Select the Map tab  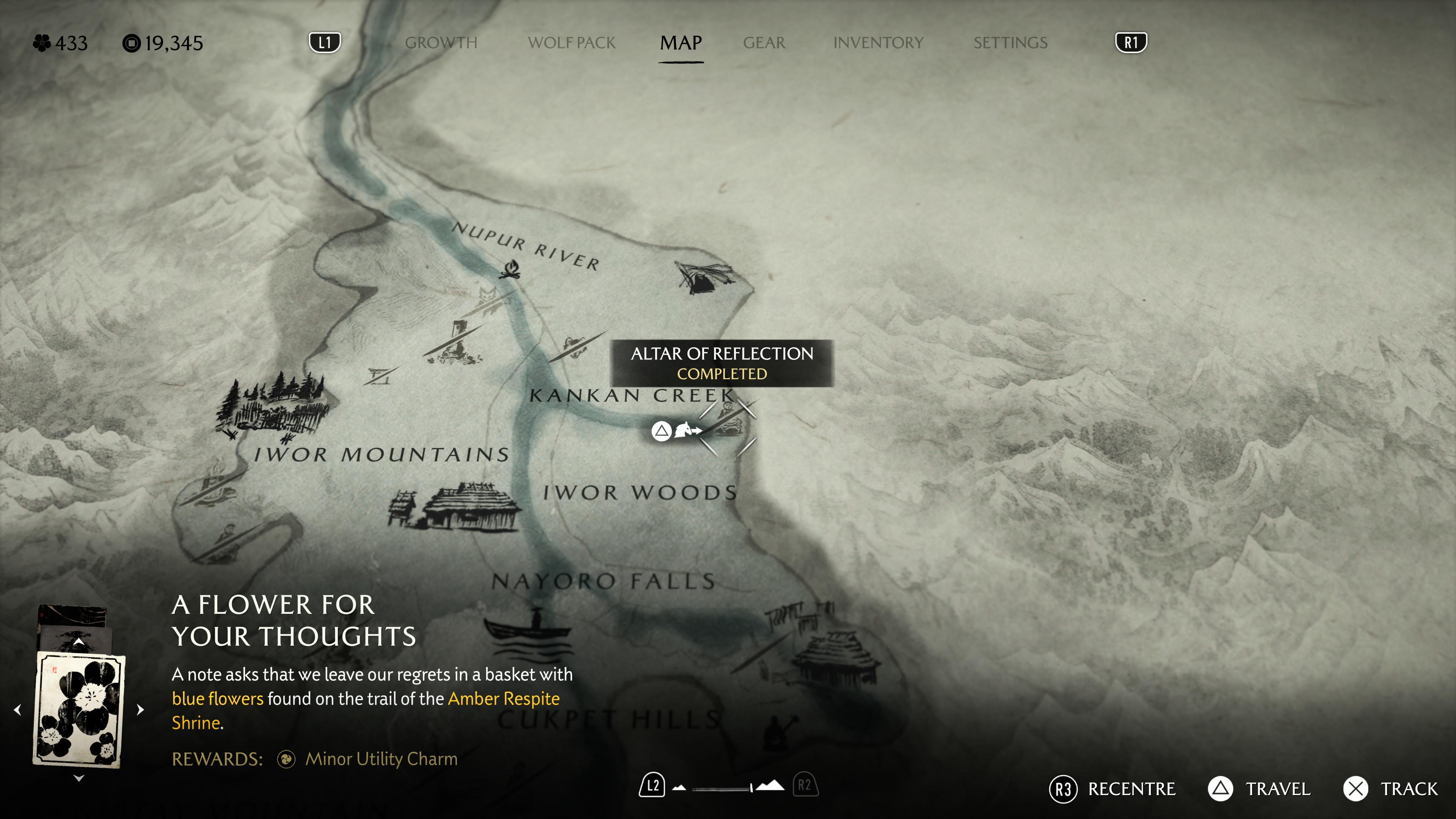coord(681,43)
